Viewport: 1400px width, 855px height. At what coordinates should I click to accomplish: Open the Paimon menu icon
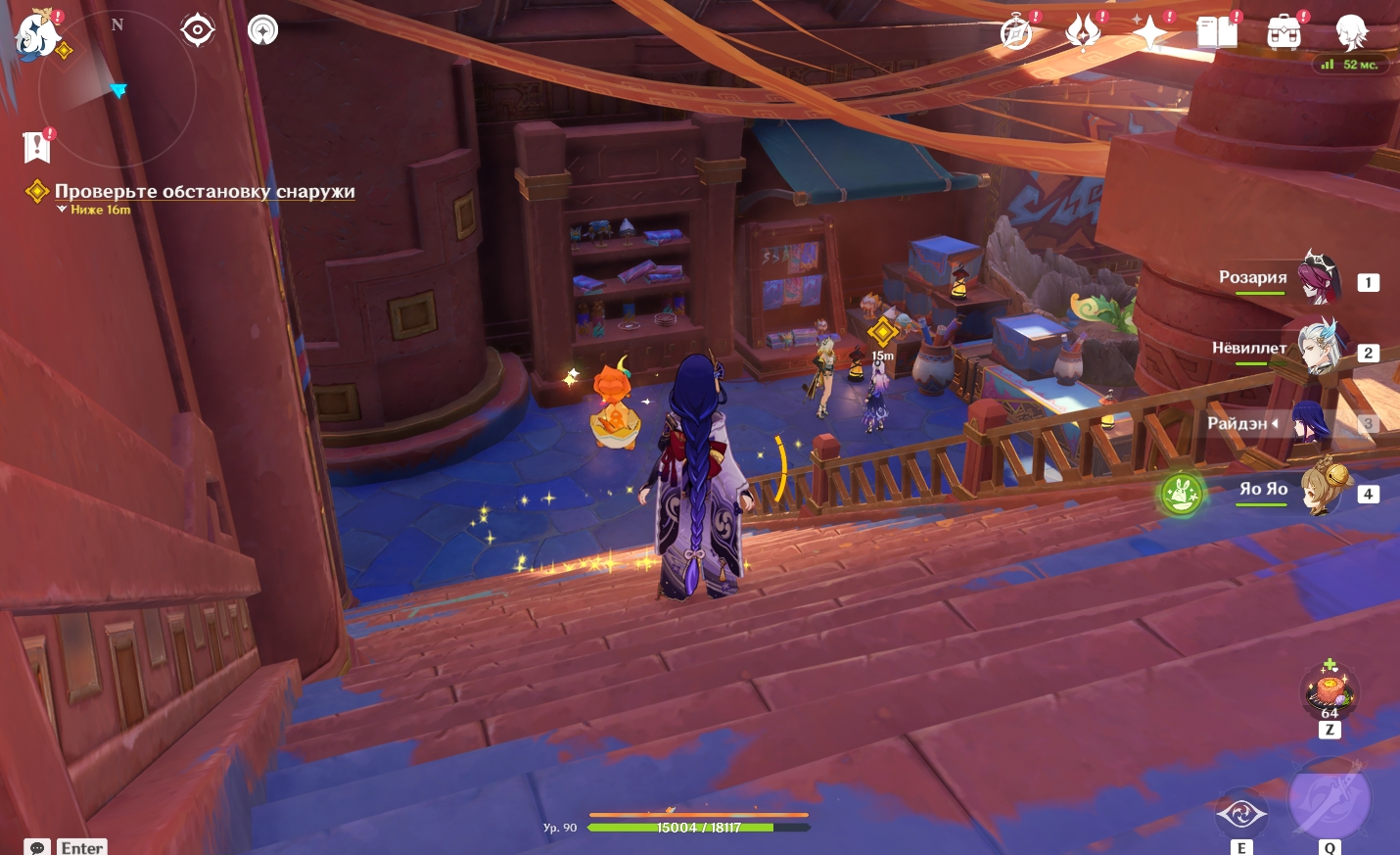[37, 32]
